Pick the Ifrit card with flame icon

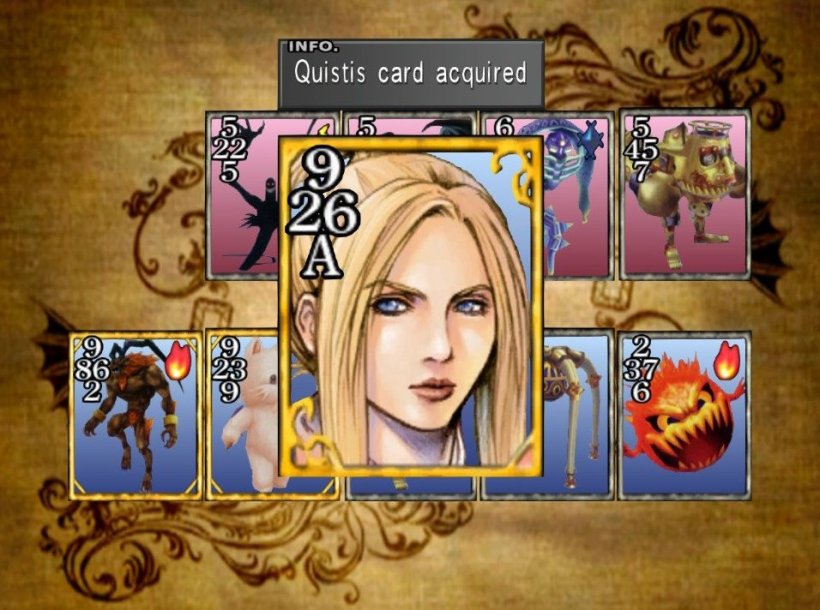coord(135,415)
